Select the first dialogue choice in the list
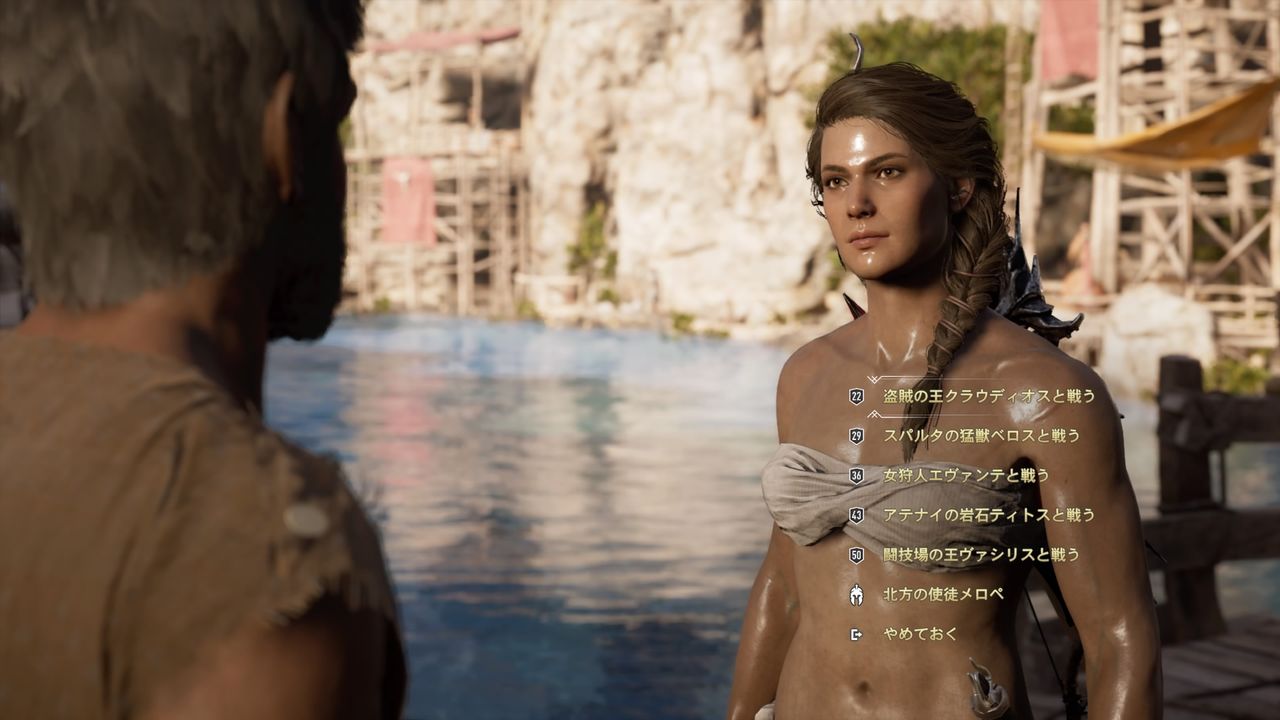Screen dimensions: 1280x720 pos(990,397)
